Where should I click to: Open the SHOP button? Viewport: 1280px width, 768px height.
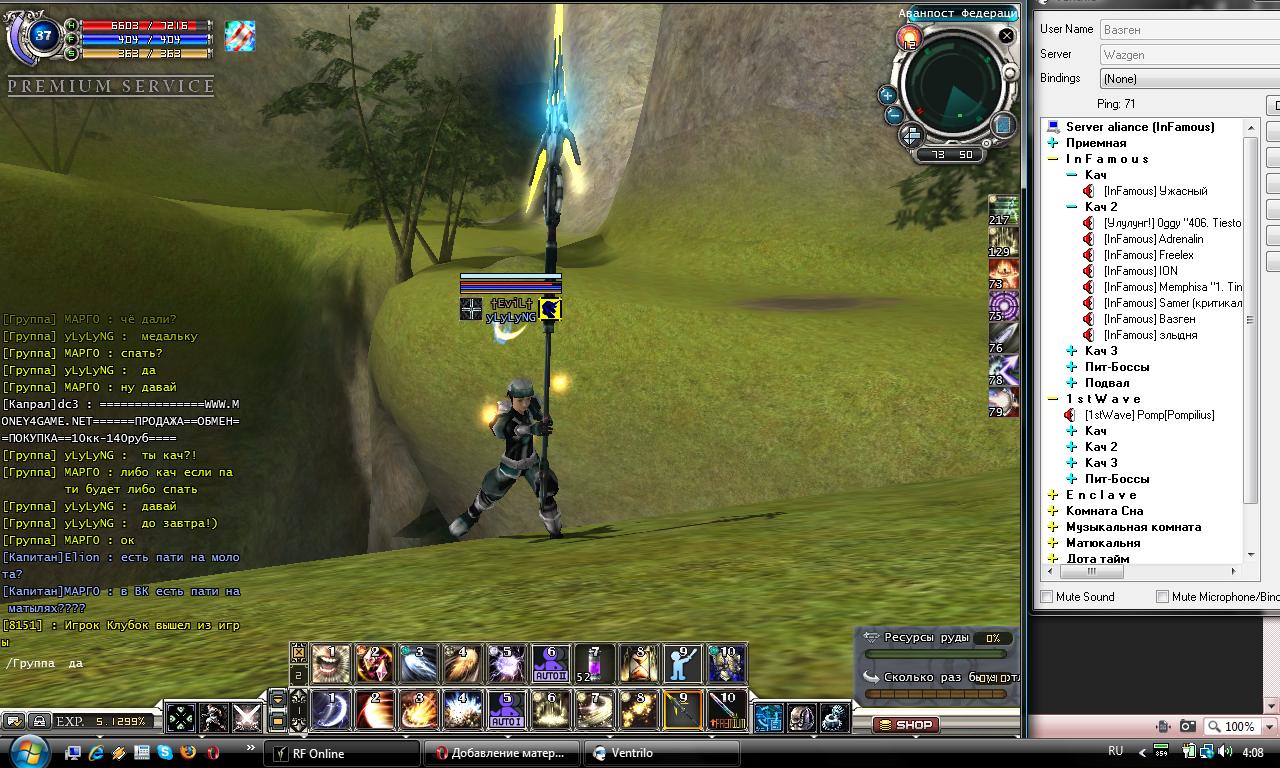905,725
